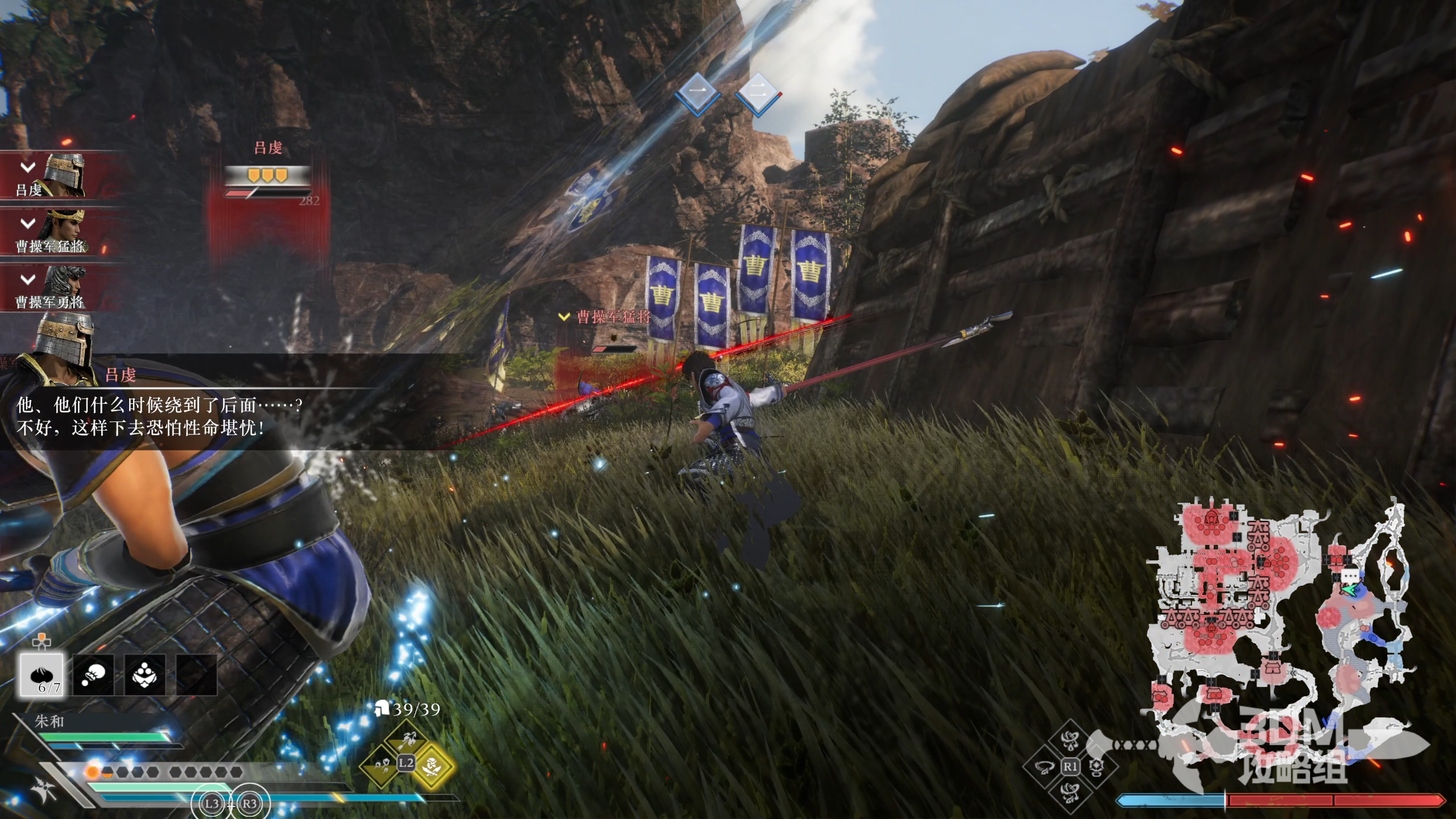
Task: Select 吕虔 in the enemy officer list
Action: 51,175
